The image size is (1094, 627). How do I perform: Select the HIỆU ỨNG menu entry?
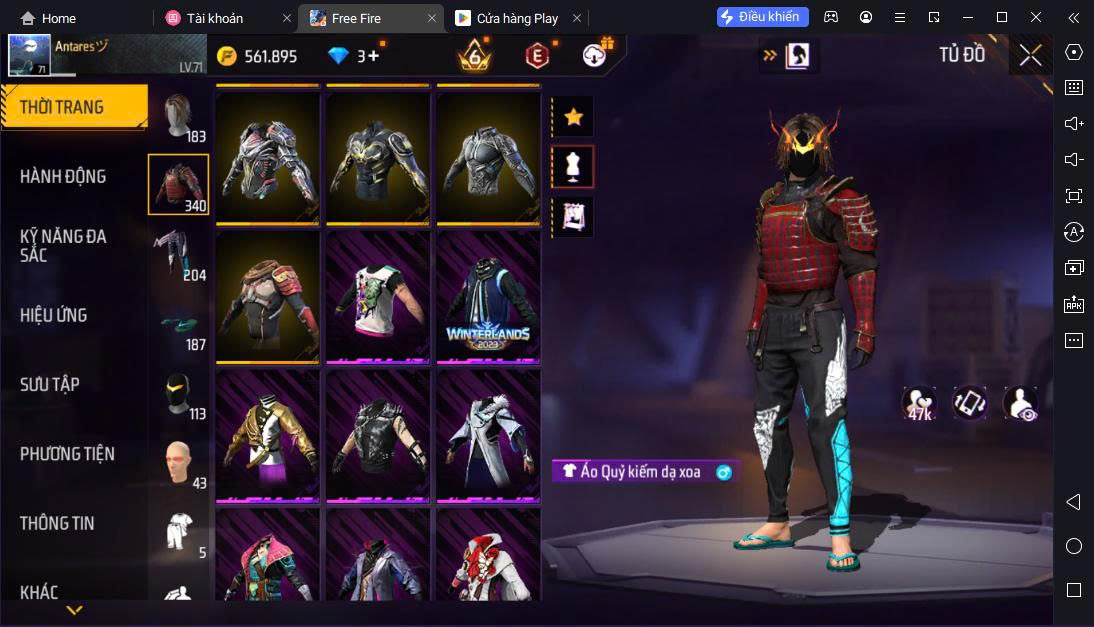click(54, 316)
